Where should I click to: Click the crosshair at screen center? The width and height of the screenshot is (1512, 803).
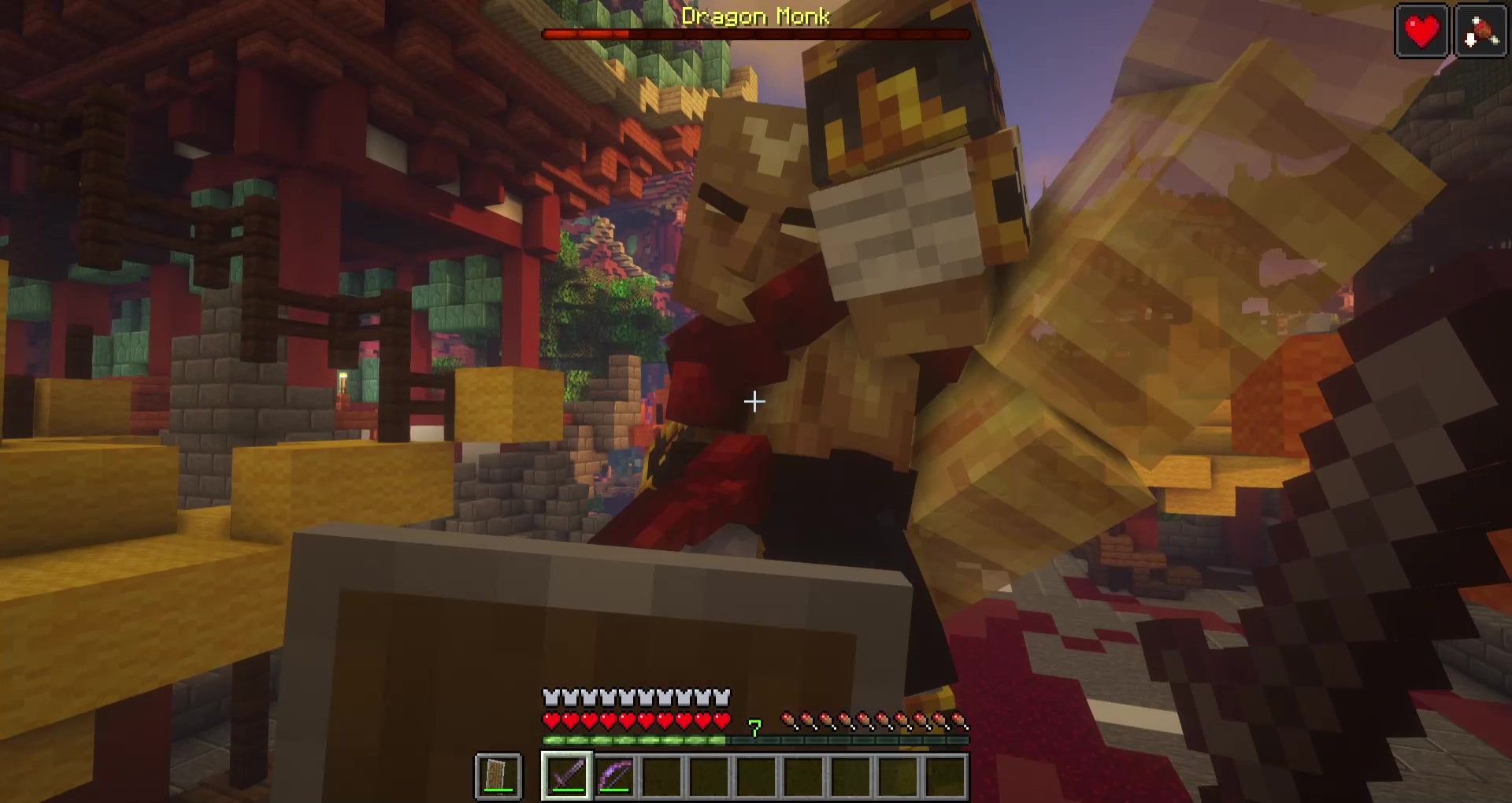click(754, 401)
